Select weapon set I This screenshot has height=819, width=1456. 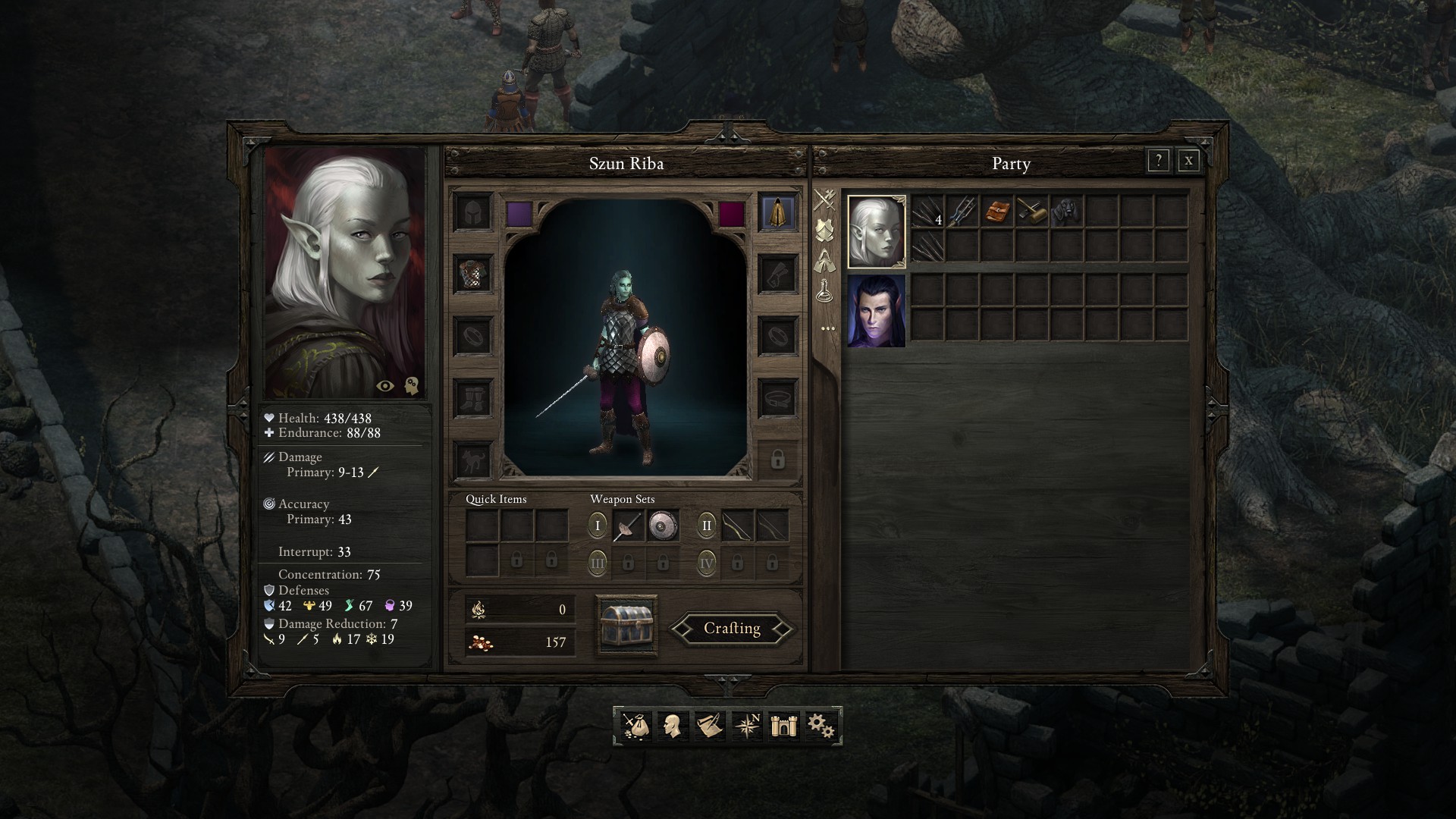click(598, 526)
